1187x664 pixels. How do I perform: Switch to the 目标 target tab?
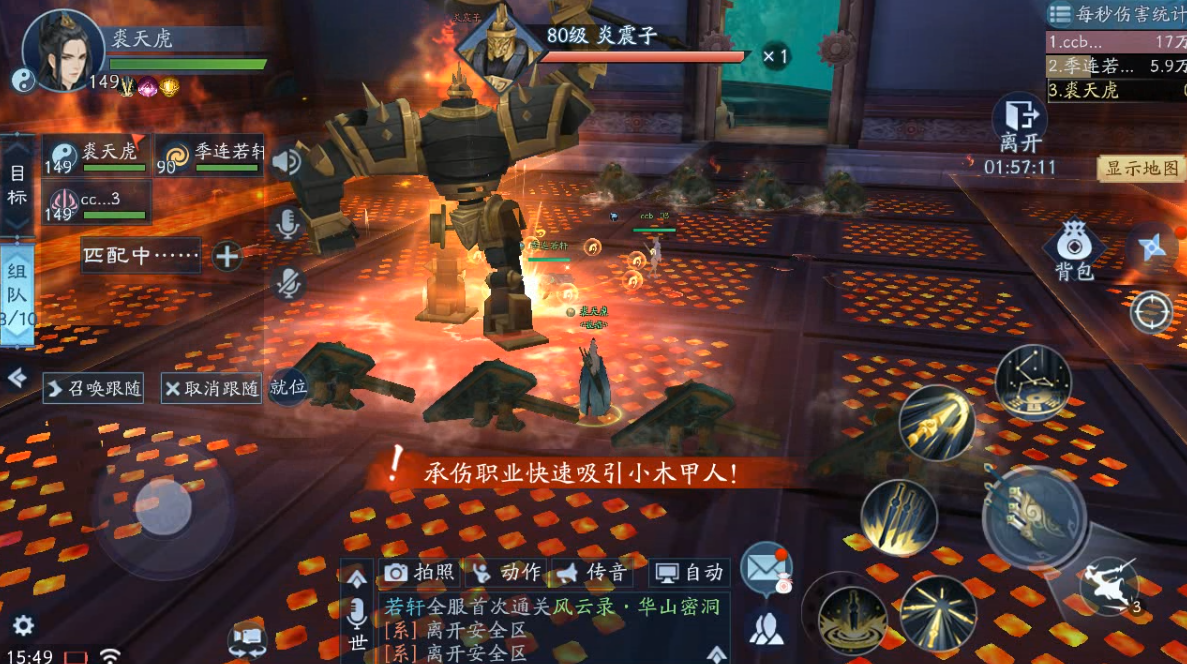pyautogui.click(x=17, y=185)
